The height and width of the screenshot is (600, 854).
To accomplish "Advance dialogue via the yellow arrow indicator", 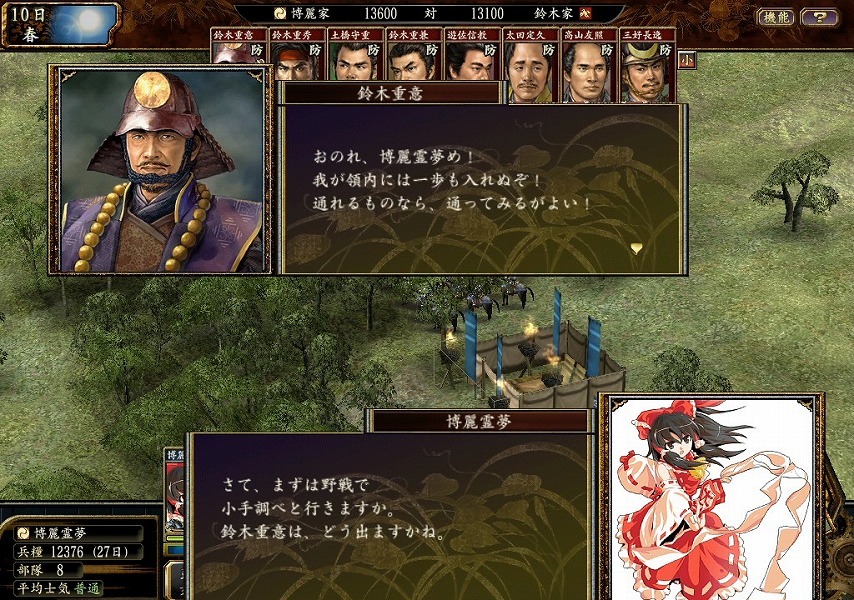I will coord(636,246).
